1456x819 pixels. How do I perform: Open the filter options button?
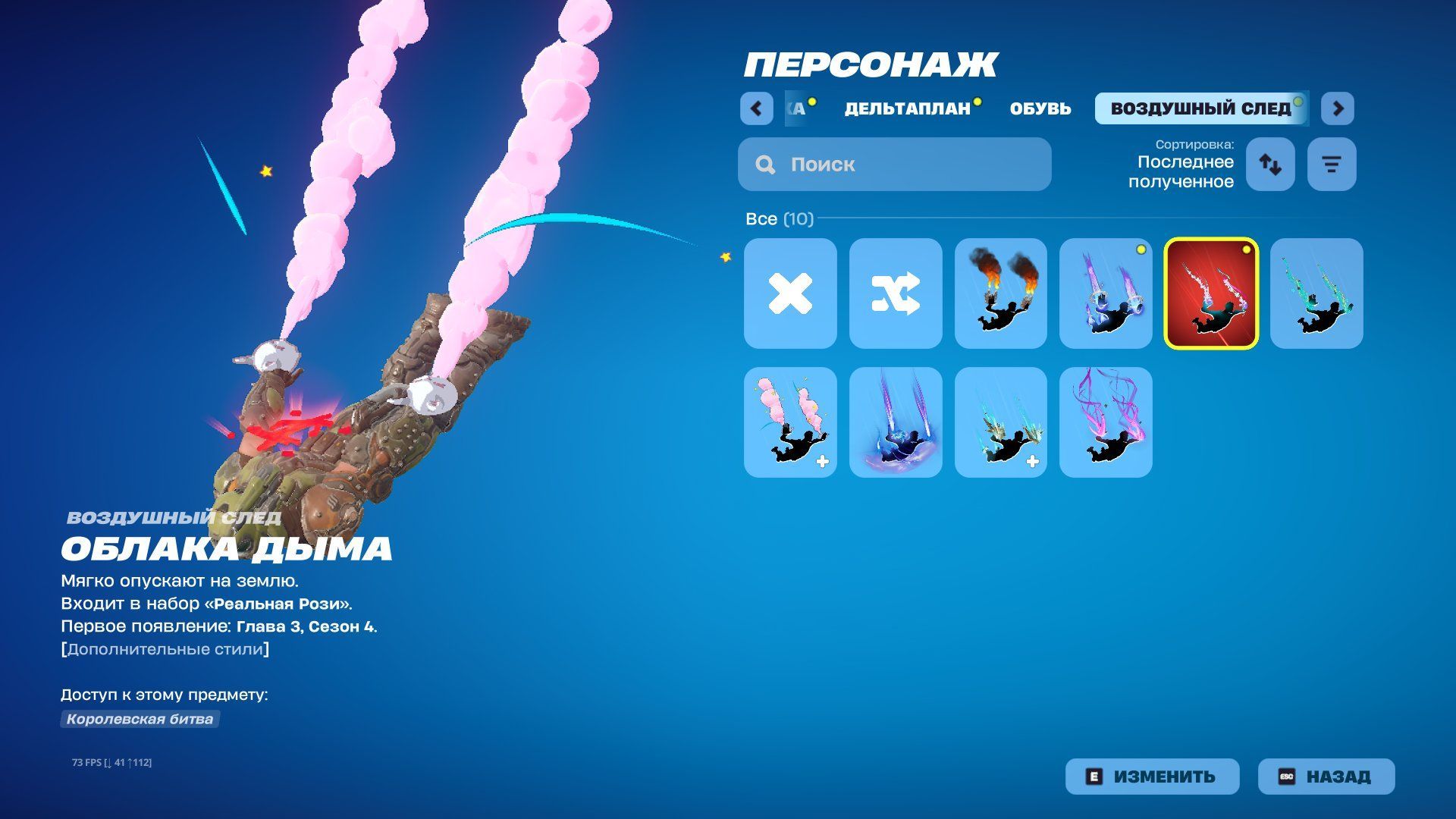pyautogui.click(x=1332, y=164)
